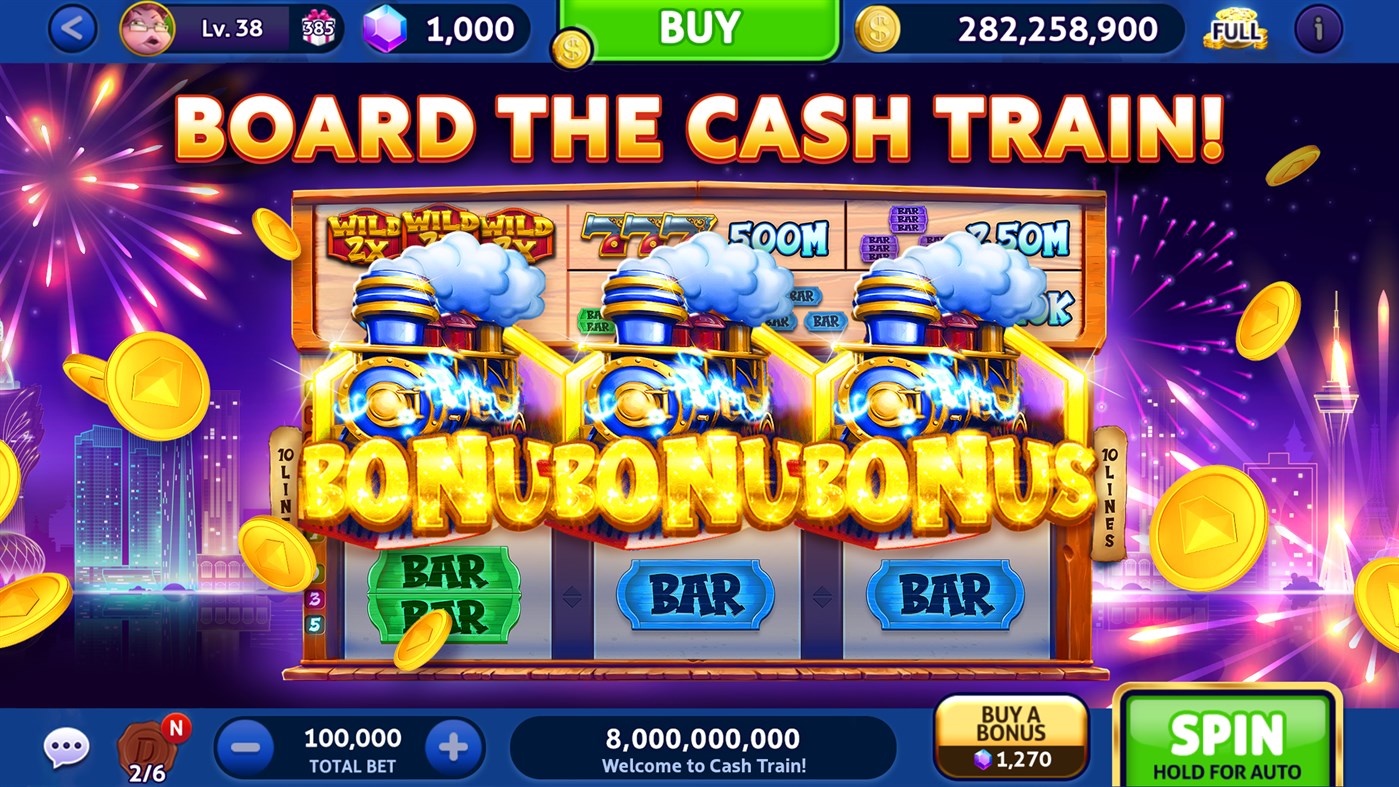Tap the gold coin balance icon

tap(878, 29)
